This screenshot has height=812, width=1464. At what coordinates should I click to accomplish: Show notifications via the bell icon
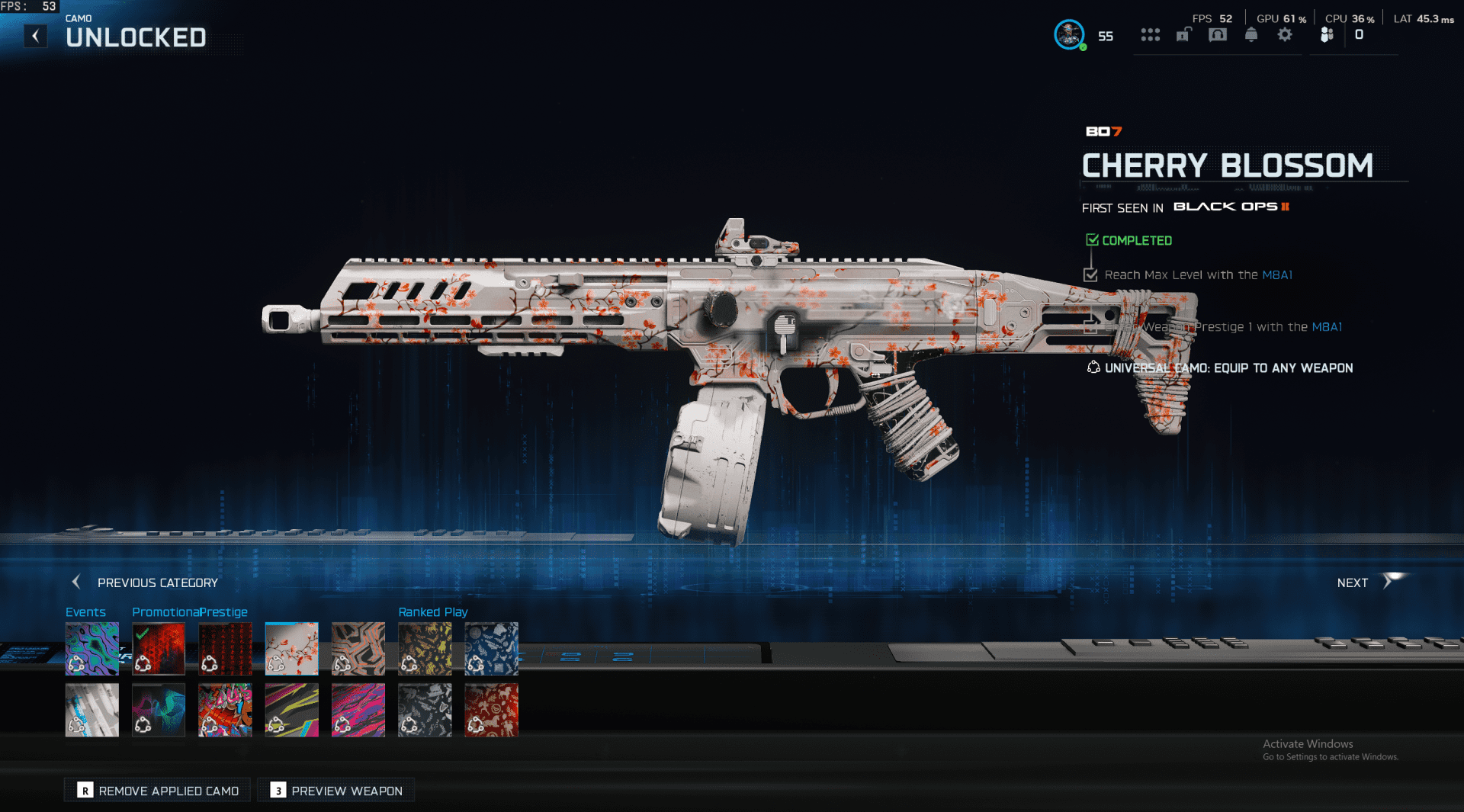coord(1251,35)
